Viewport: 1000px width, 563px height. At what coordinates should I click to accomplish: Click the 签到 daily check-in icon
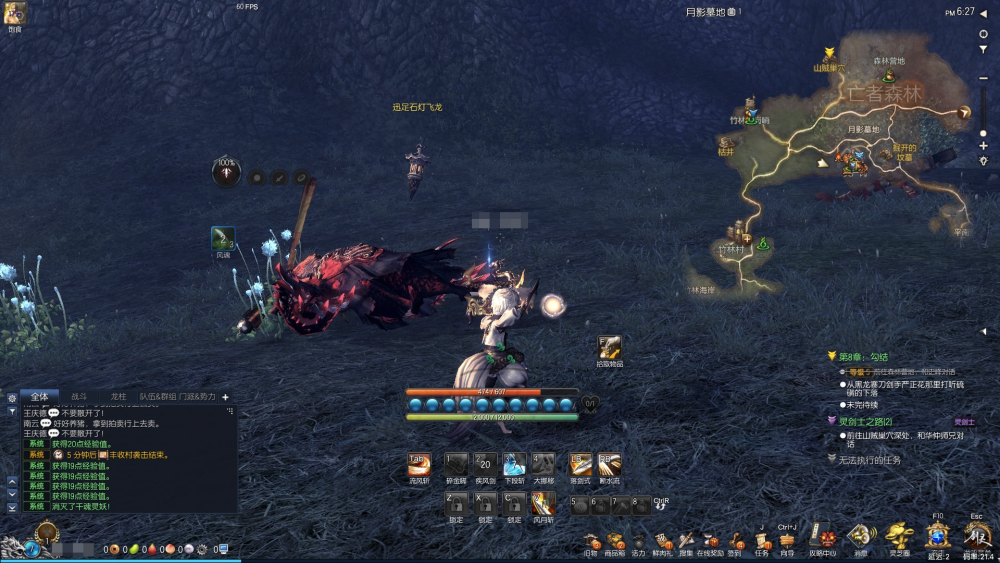point(735,541)
